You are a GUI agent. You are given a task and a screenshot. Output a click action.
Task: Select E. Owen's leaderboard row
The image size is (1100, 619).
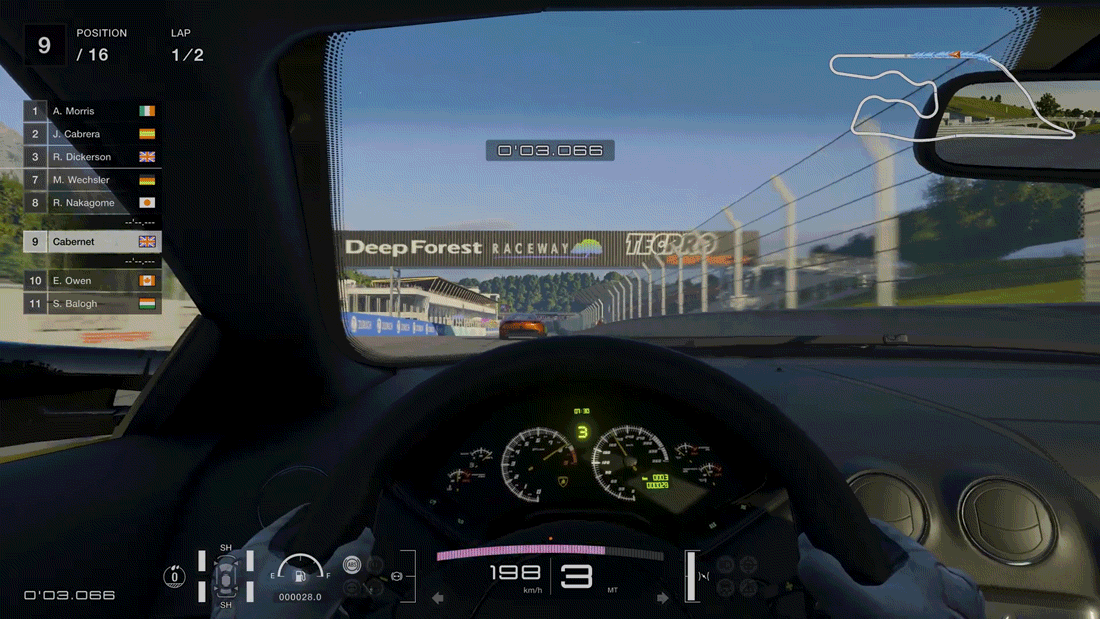[92, 281]
